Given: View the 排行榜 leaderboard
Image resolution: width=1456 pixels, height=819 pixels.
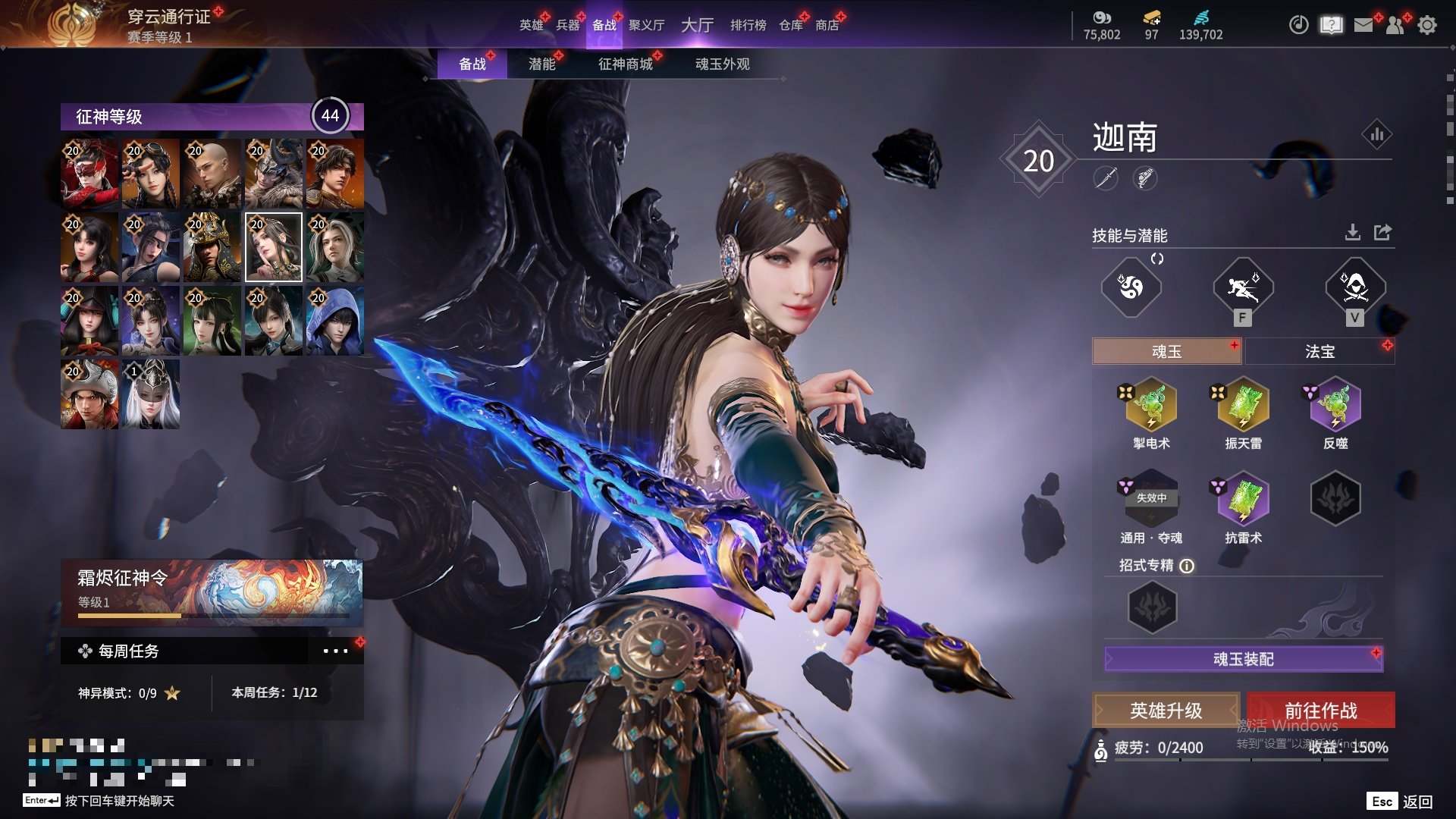Looking at the screenshot, I should pyautogui.click(x=748, y=25).
